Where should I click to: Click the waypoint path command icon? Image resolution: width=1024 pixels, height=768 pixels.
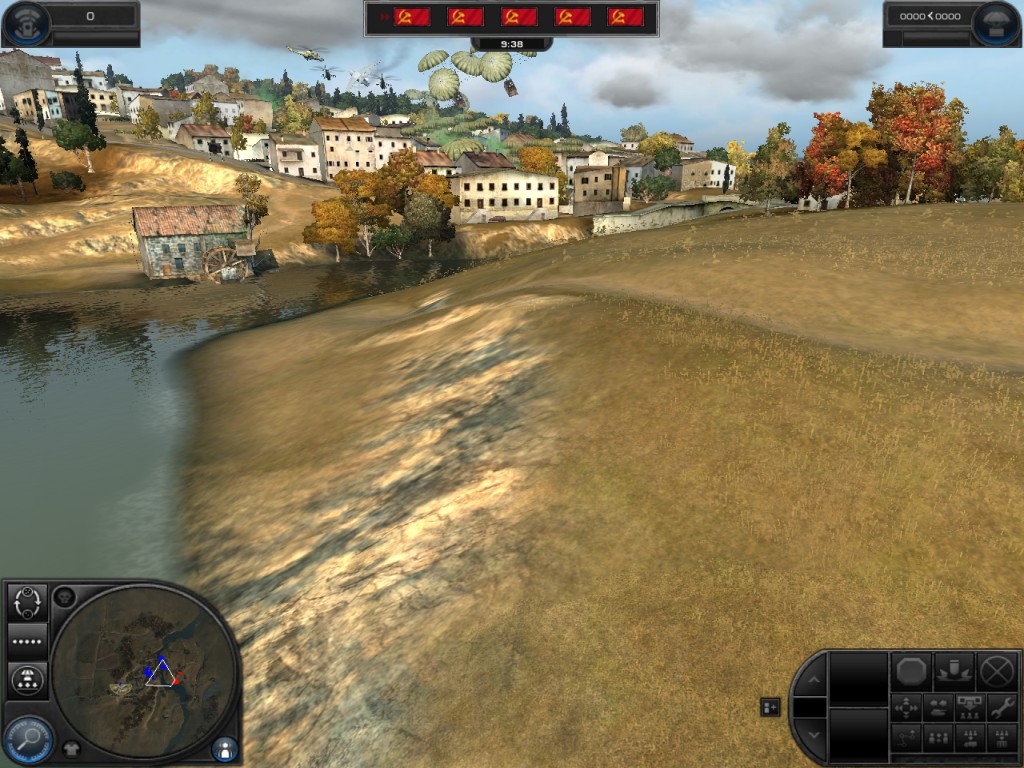[x=906, y=738]
